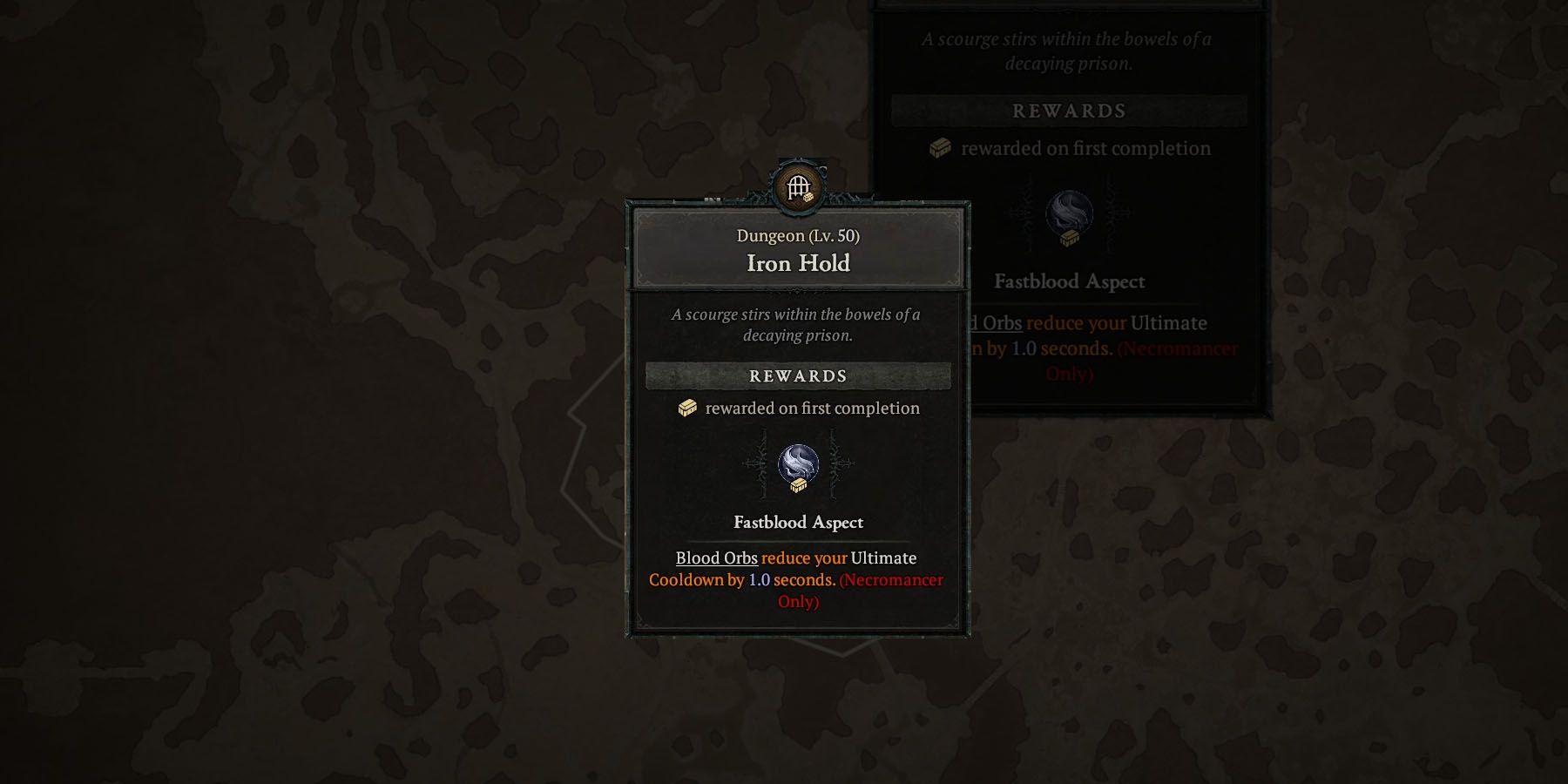Click the 'Dungeon (Lv. 50)' label
The height and width of the screenshot is (784, 1568).
coord(796,234)
